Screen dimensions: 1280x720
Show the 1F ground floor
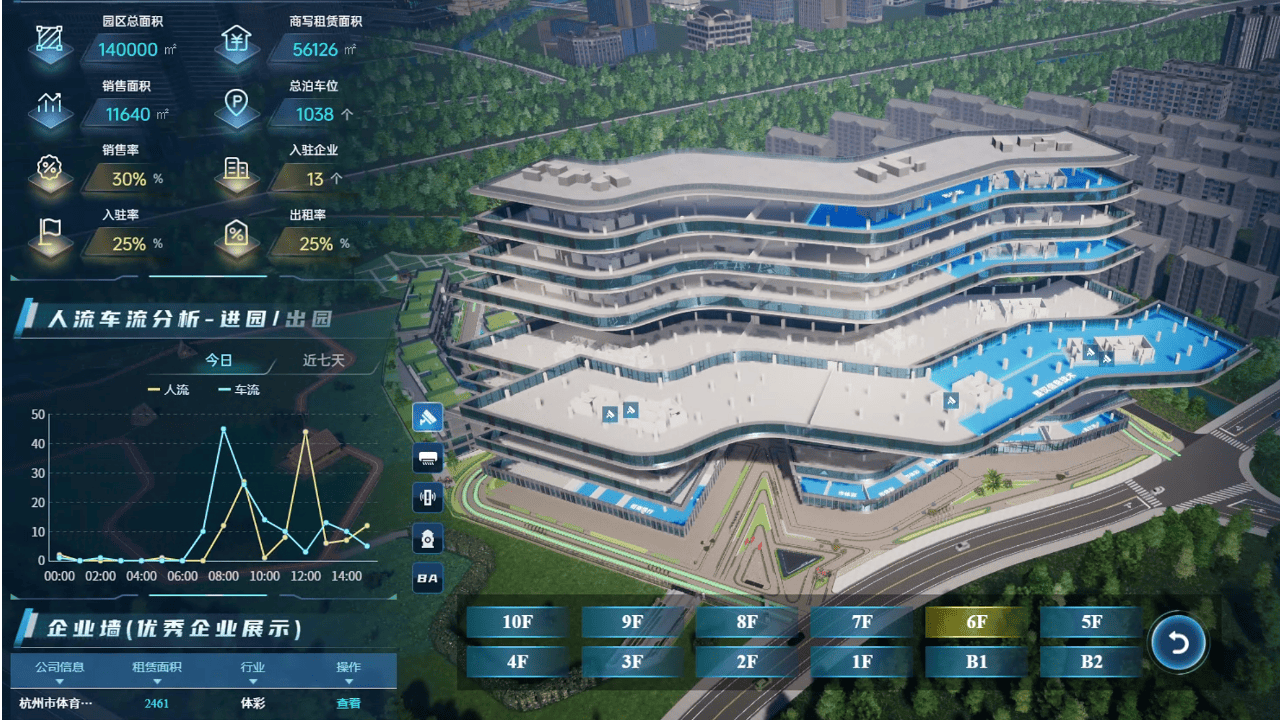point(862,661)
